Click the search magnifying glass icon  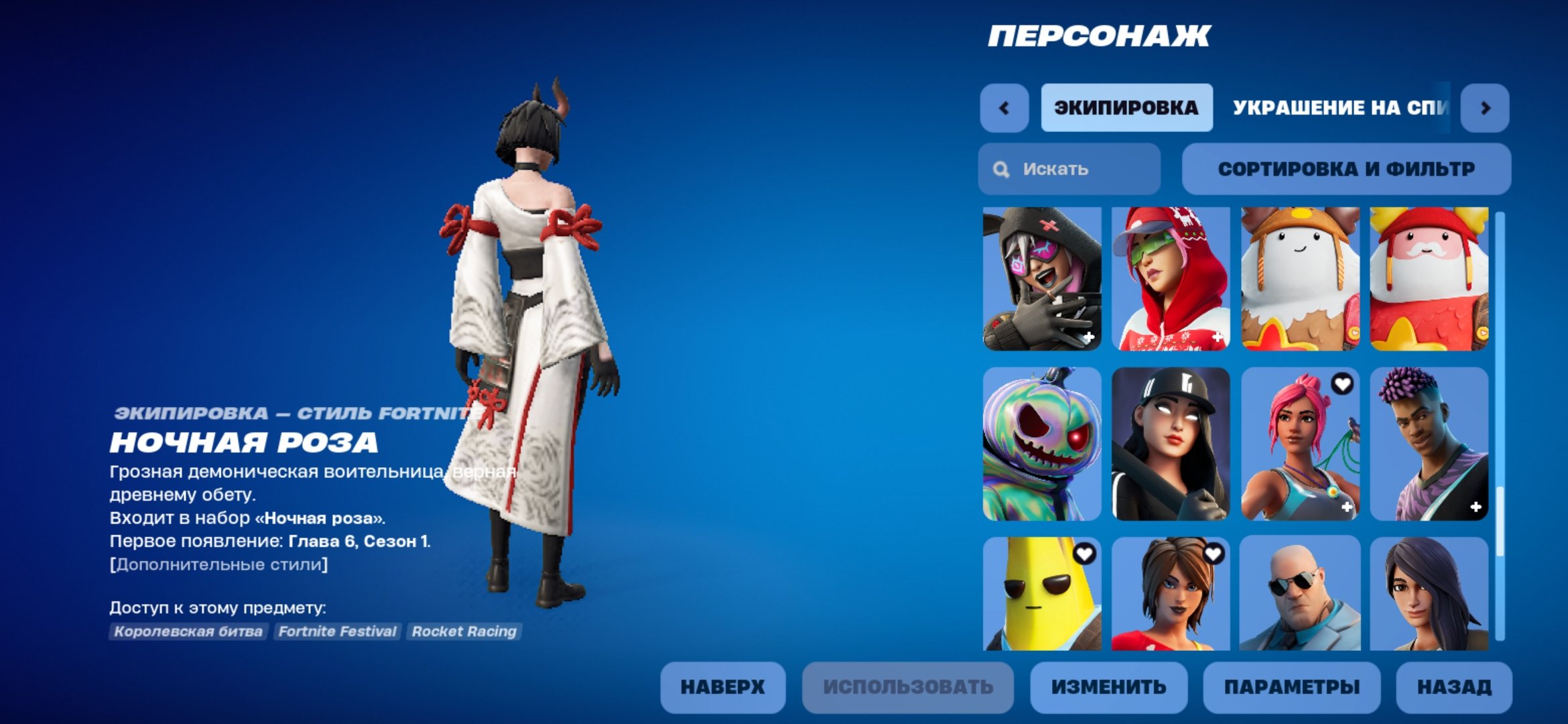tap(1001, 170)
